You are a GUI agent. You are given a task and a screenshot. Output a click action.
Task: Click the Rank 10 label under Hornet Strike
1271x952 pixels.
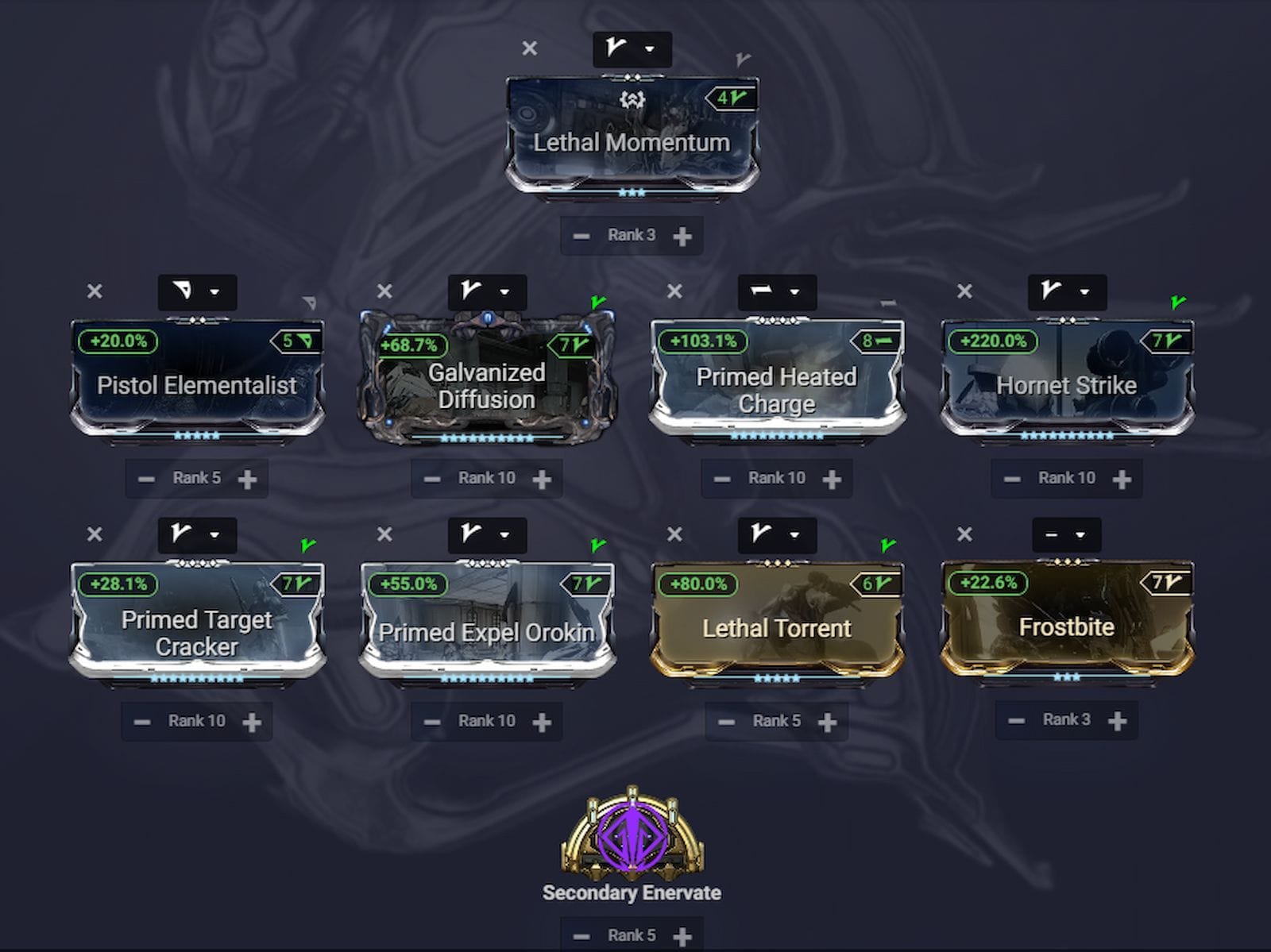coord(1067,477)
